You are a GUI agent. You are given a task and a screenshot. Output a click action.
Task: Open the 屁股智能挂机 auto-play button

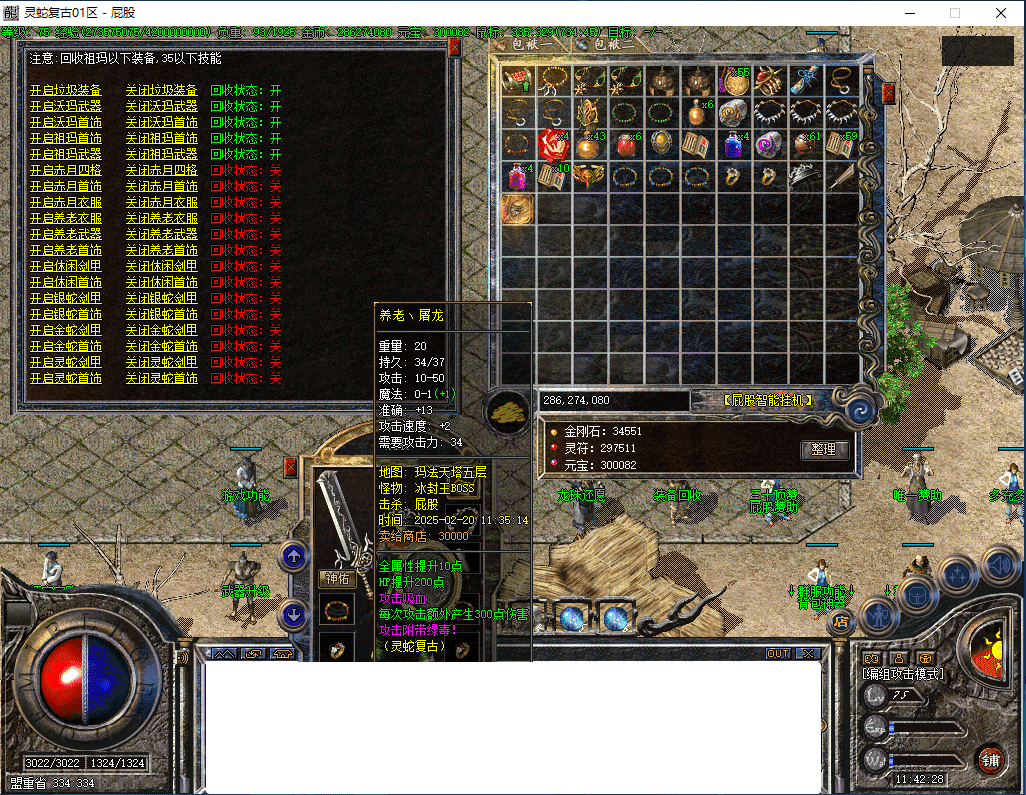pos(767,401)
